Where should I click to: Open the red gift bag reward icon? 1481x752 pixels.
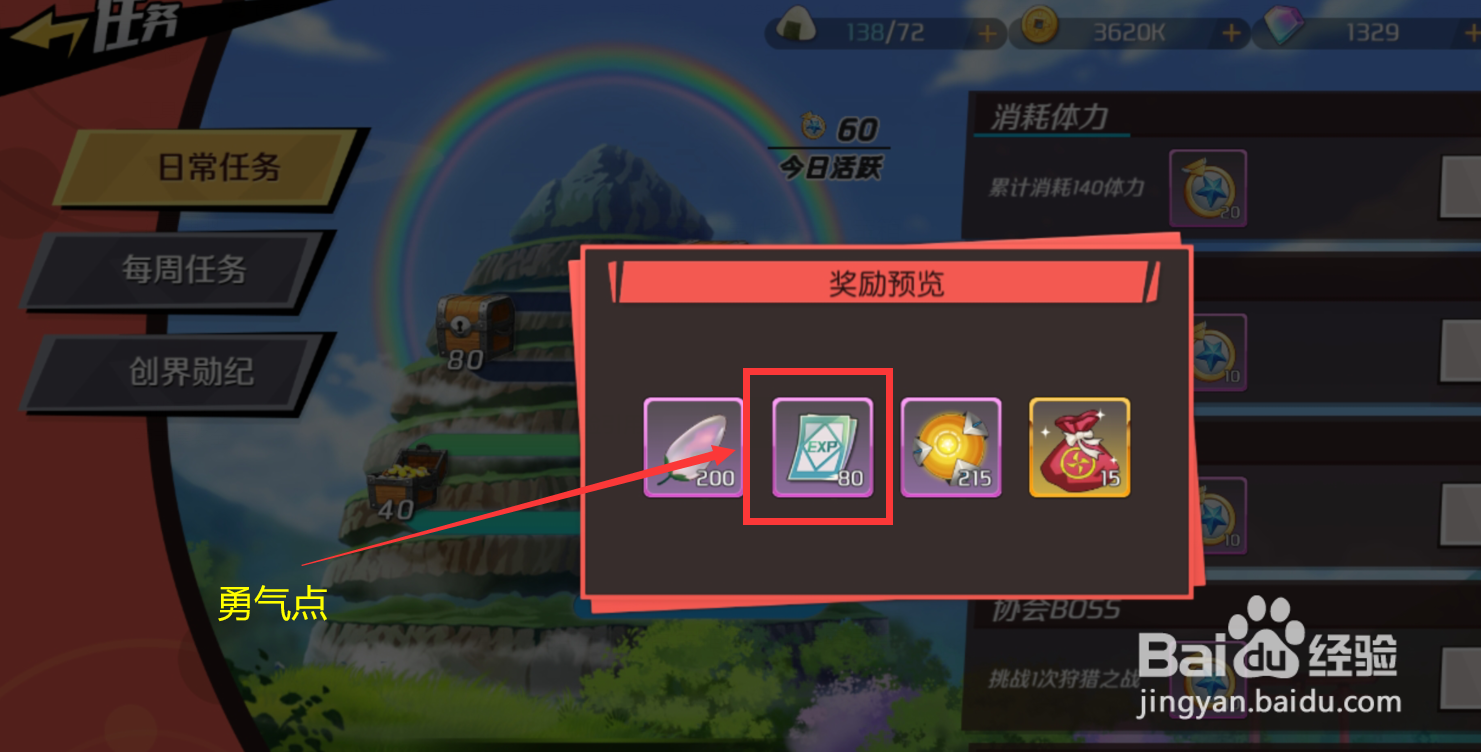tap(1080, 447)
